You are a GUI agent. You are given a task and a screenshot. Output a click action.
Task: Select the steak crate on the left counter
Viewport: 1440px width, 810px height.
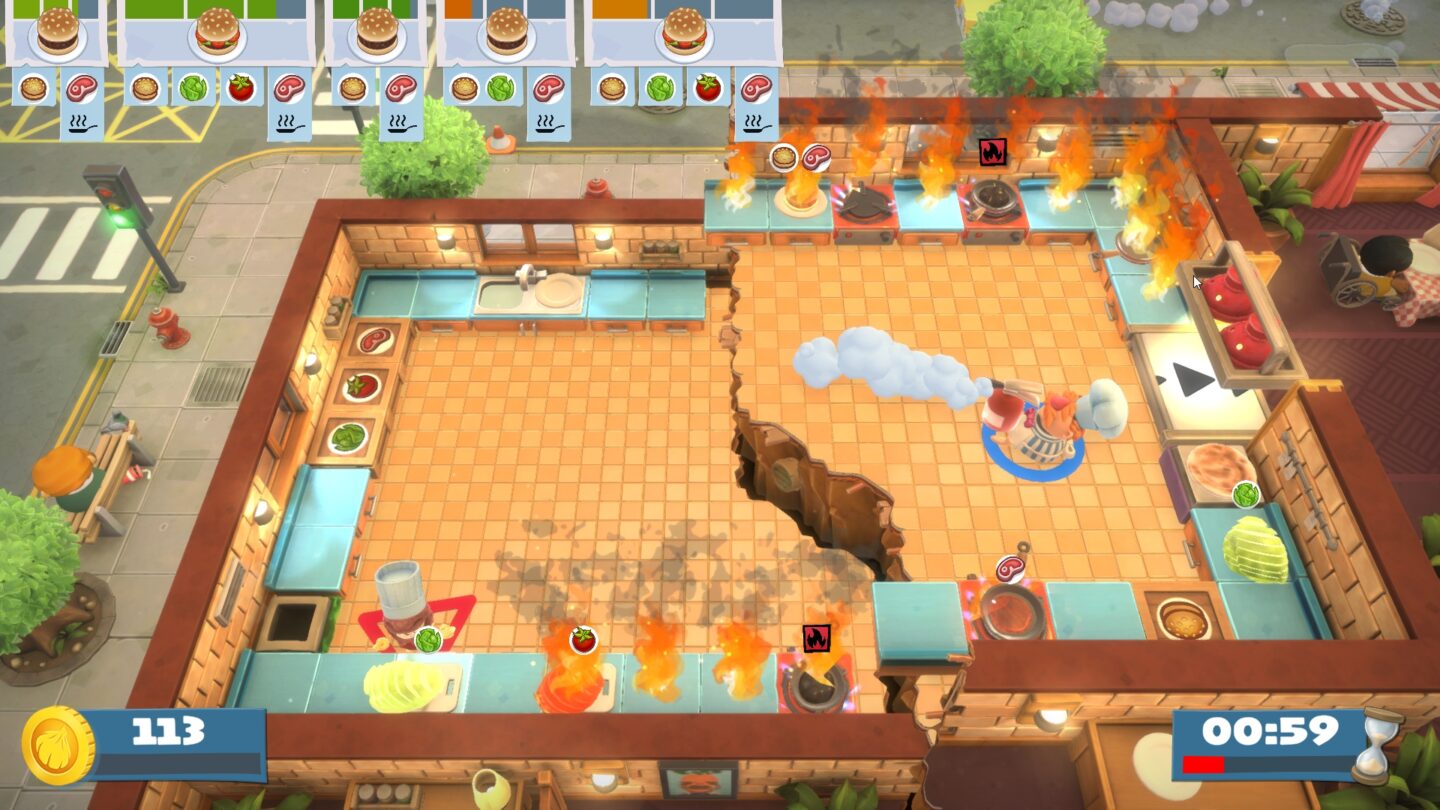pyautogui.click(x=374, y=338)
